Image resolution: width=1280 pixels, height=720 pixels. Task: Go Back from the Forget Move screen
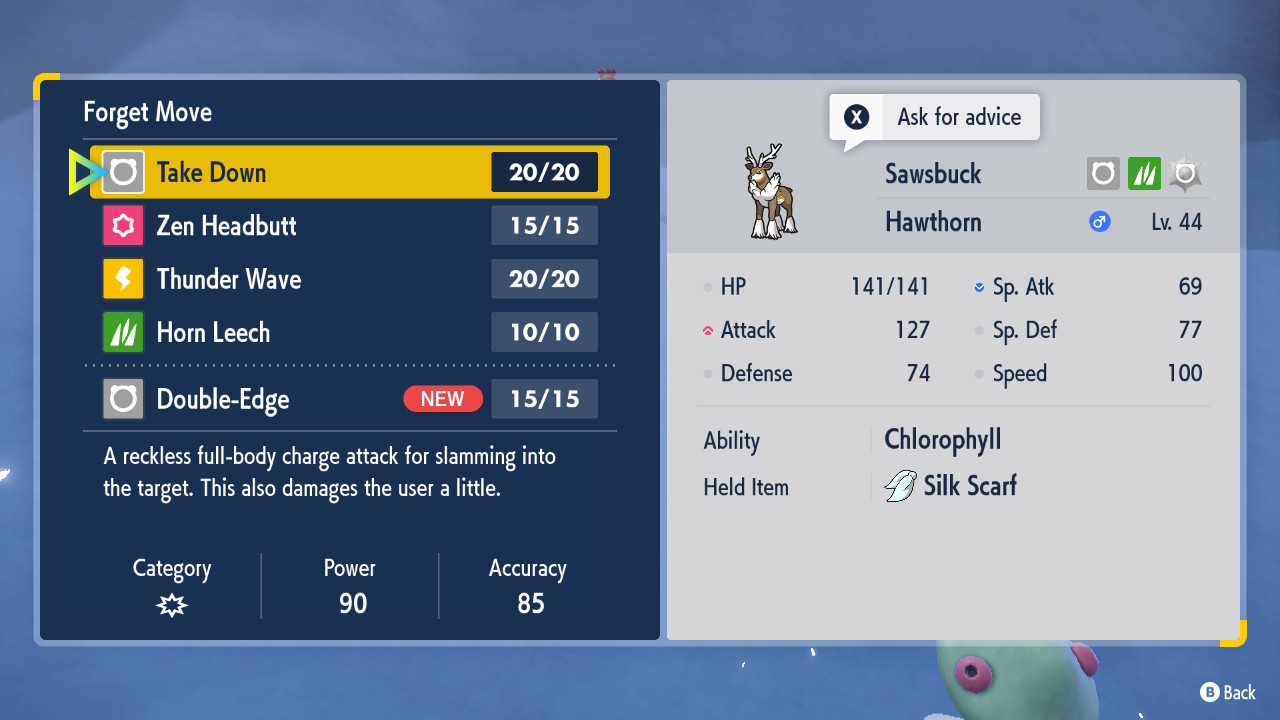coord(1227,692)
